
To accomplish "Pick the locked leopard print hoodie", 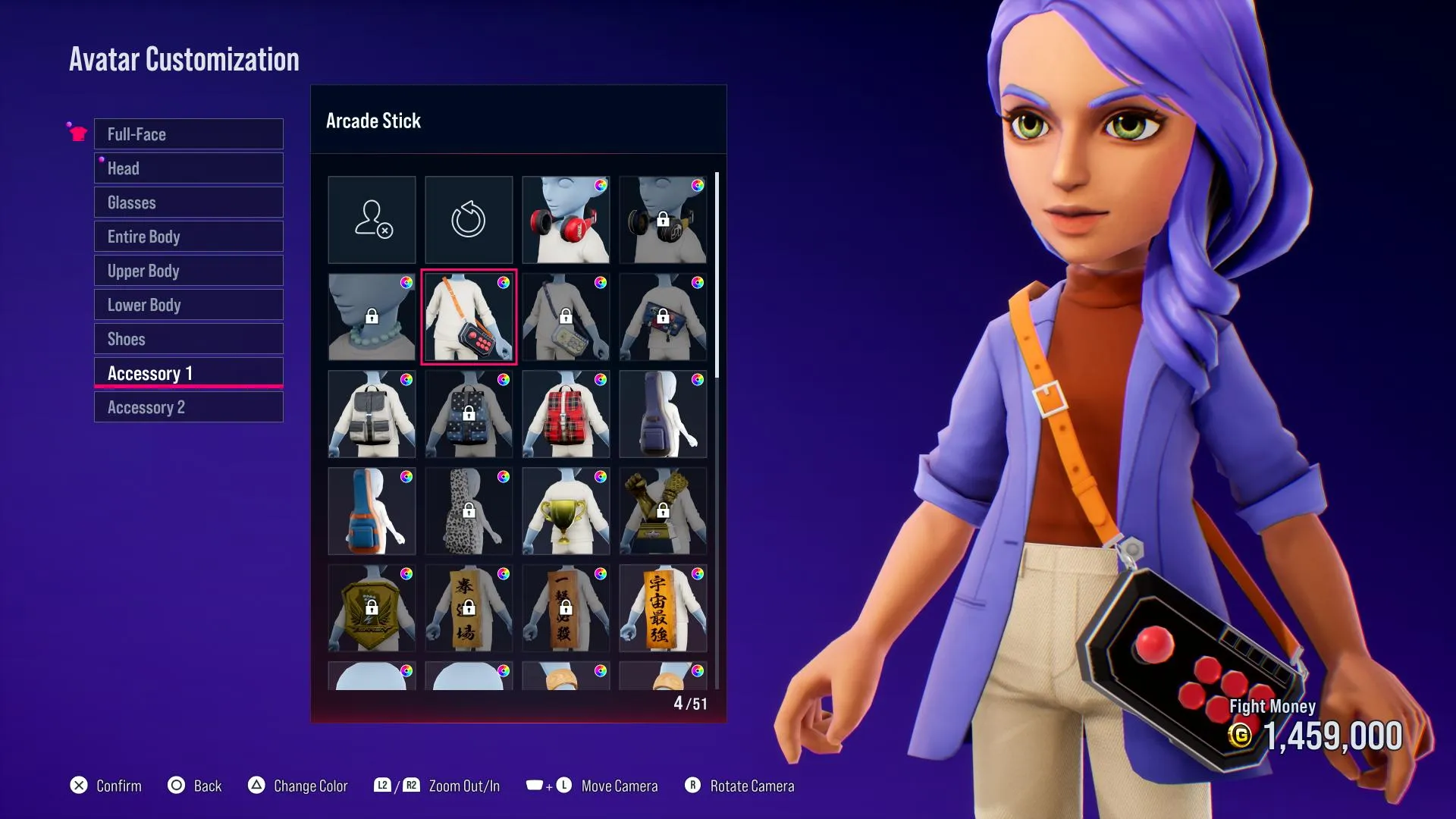I will coord(469,511).
